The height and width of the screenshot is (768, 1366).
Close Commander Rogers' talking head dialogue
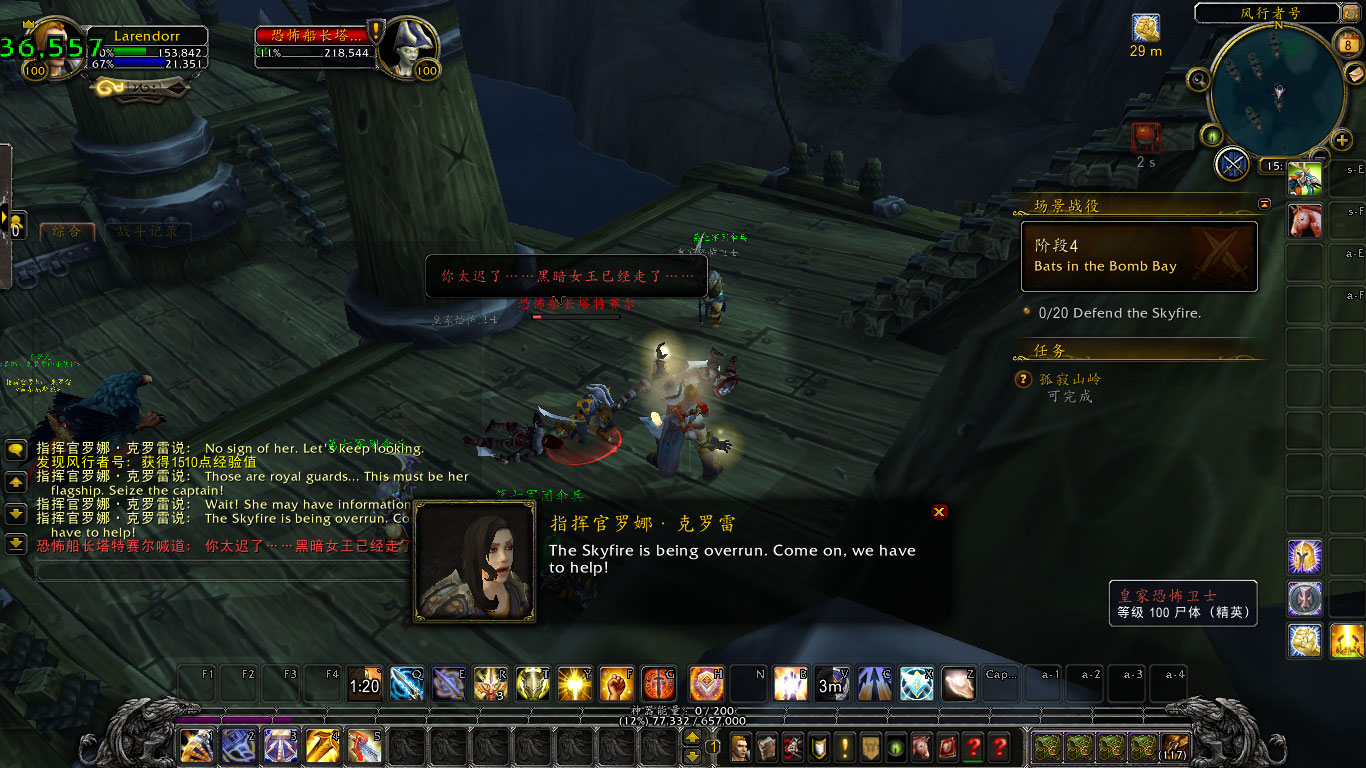[939, 512]
